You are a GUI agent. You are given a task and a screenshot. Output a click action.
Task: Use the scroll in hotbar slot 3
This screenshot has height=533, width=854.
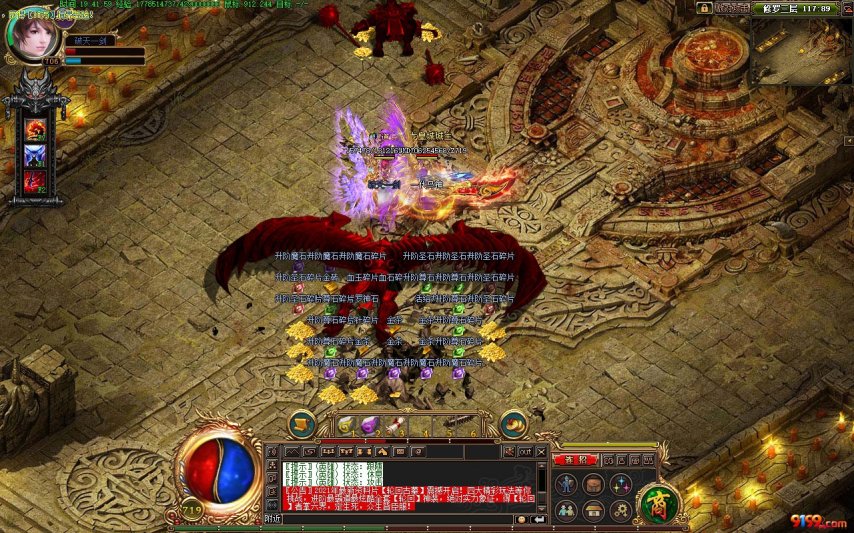pos(396,424)
